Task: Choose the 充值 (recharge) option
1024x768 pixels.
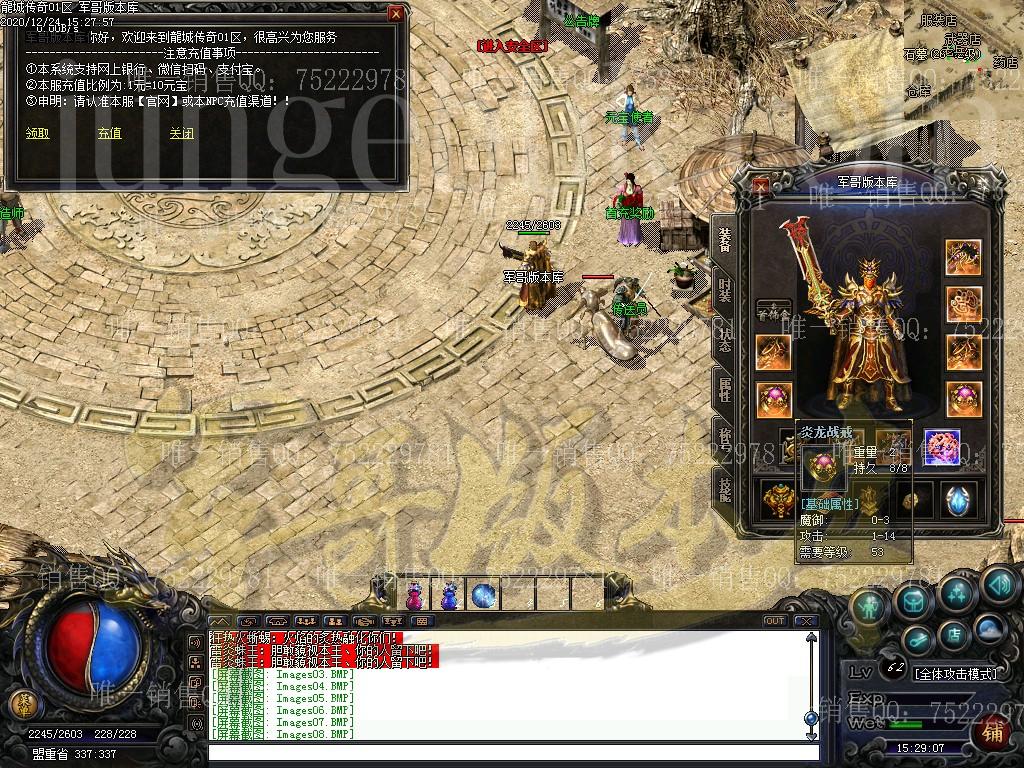Action: 109,133
